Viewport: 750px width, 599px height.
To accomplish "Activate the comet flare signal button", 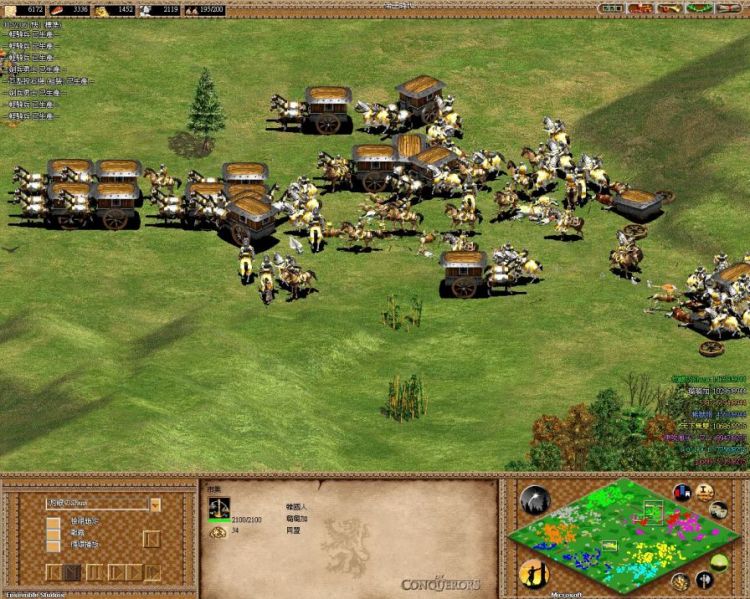I will [535, 500].
